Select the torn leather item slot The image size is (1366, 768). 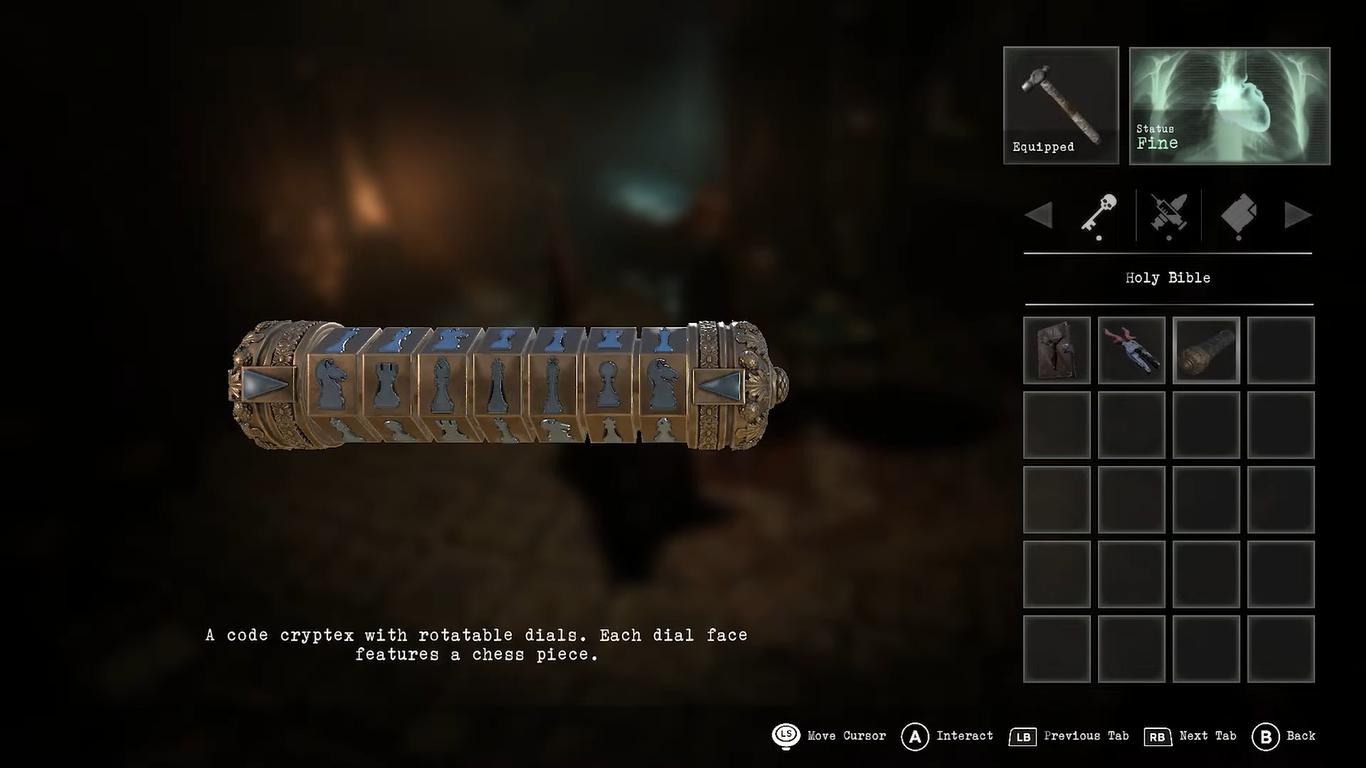tap(1057, 350)
